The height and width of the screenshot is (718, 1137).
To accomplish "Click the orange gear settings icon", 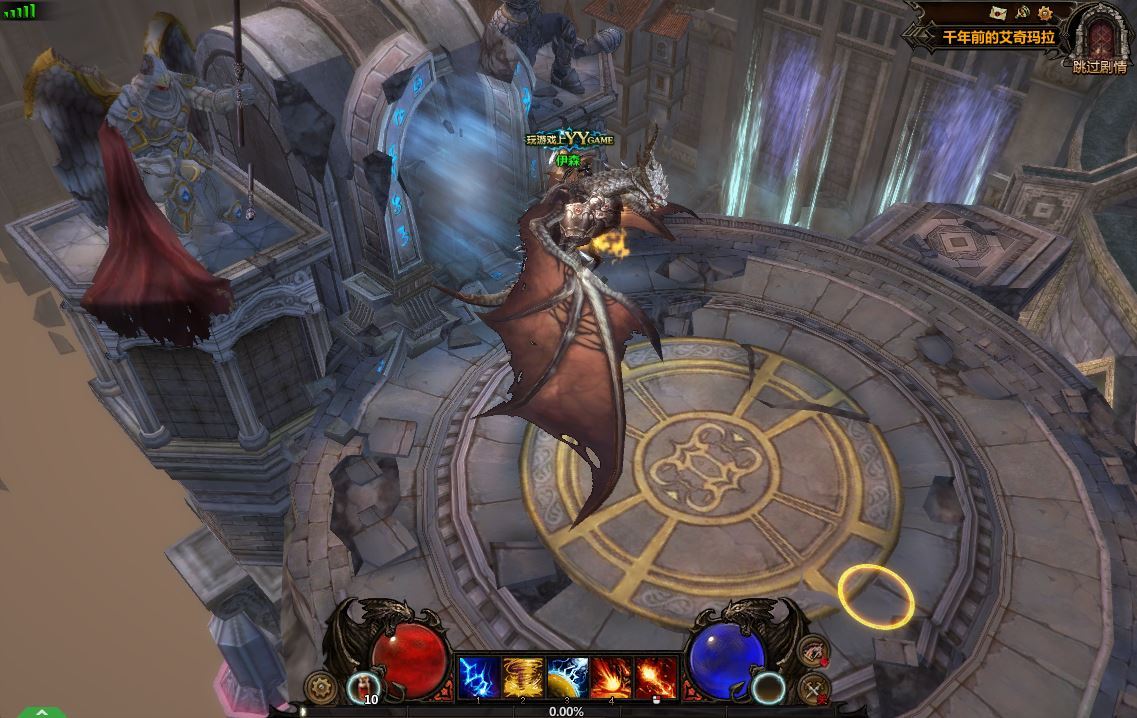I will pos(1045,13).
